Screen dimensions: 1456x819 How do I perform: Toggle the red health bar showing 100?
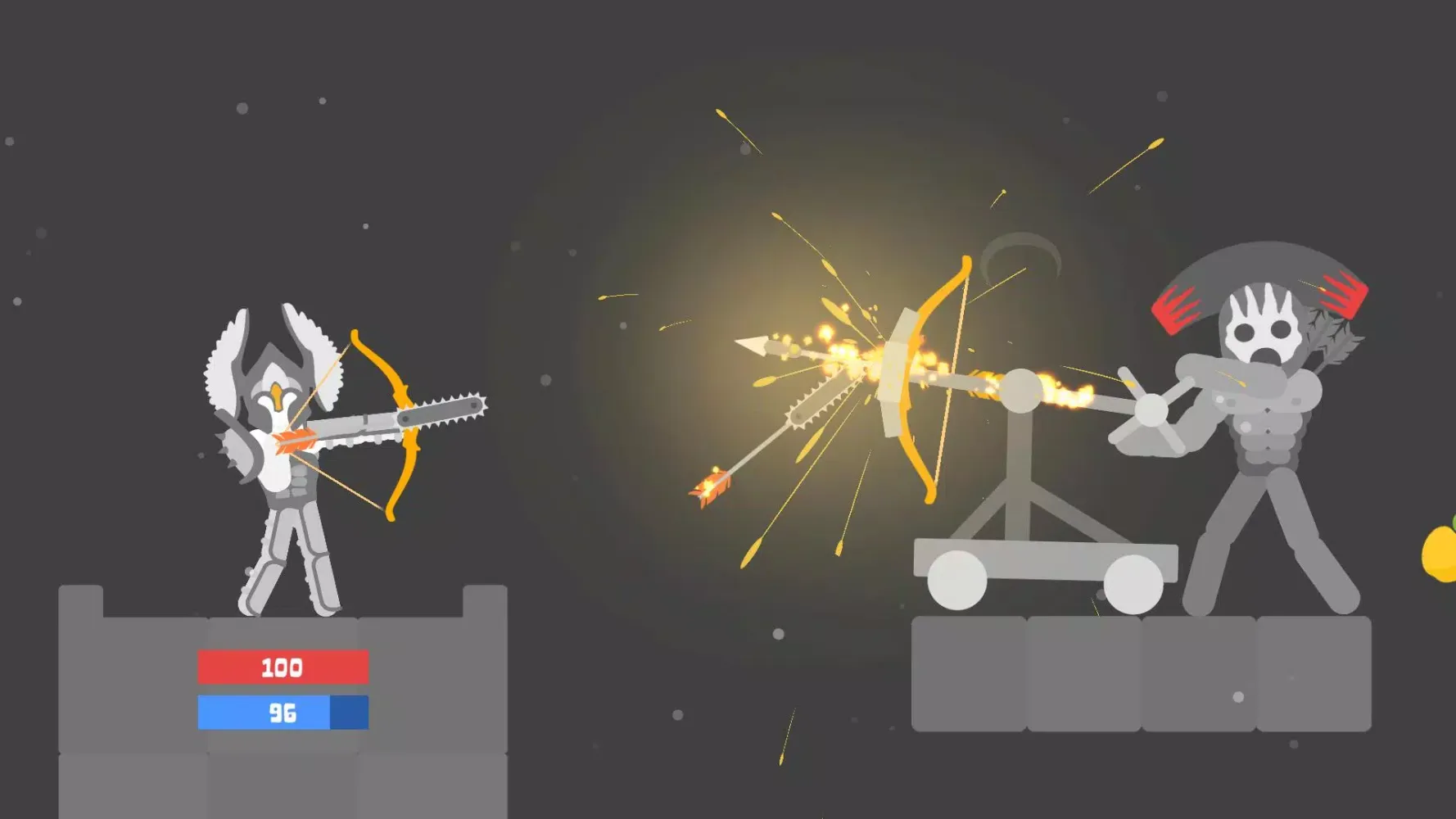[x=280, y=667]
